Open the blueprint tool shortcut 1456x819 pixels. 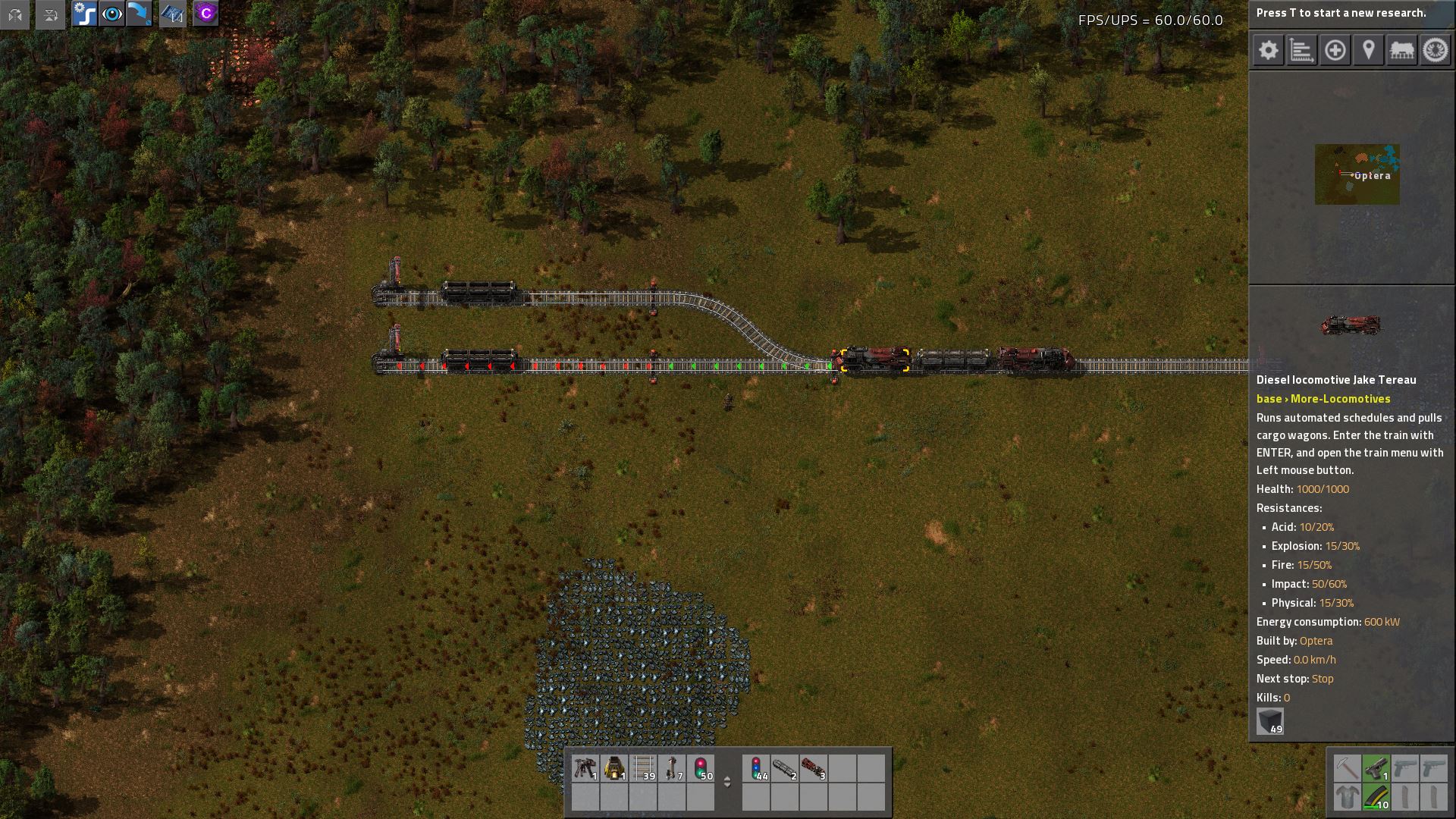click(172, 14)
